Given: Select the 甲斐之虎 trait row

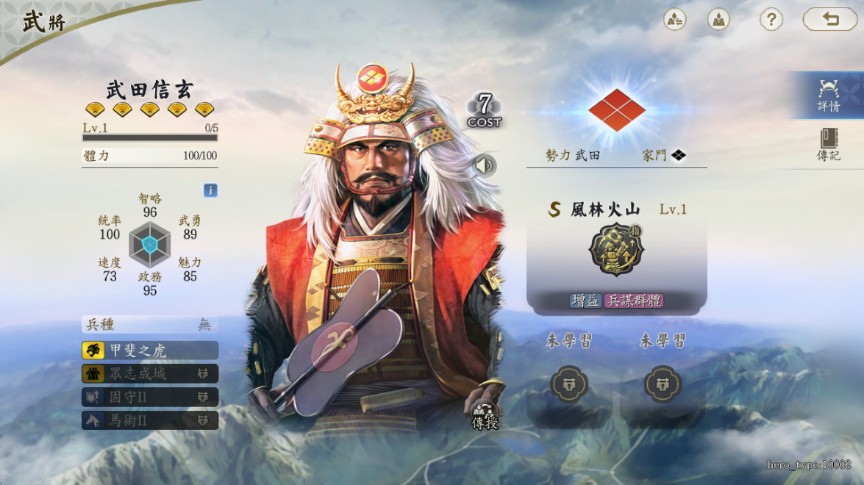Looking at the screenshot, I should coord(150,350).
